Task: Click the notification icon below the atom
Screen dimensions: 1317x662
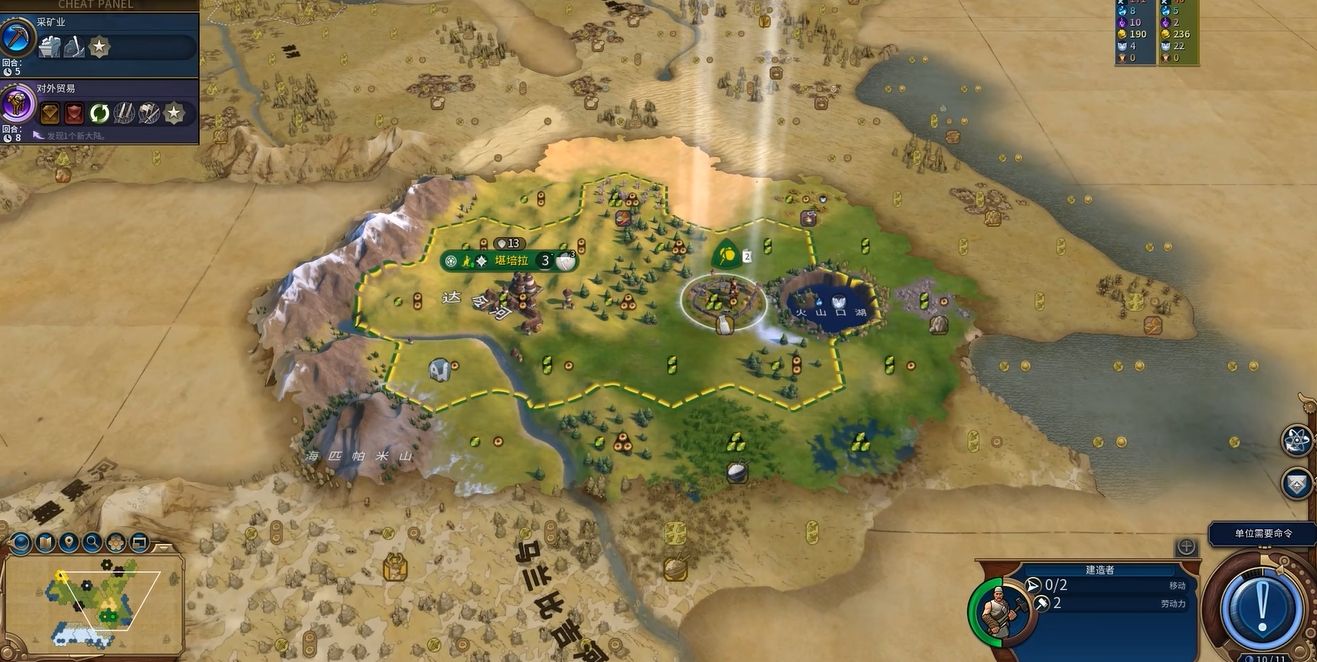Action: pos(1297,483)
